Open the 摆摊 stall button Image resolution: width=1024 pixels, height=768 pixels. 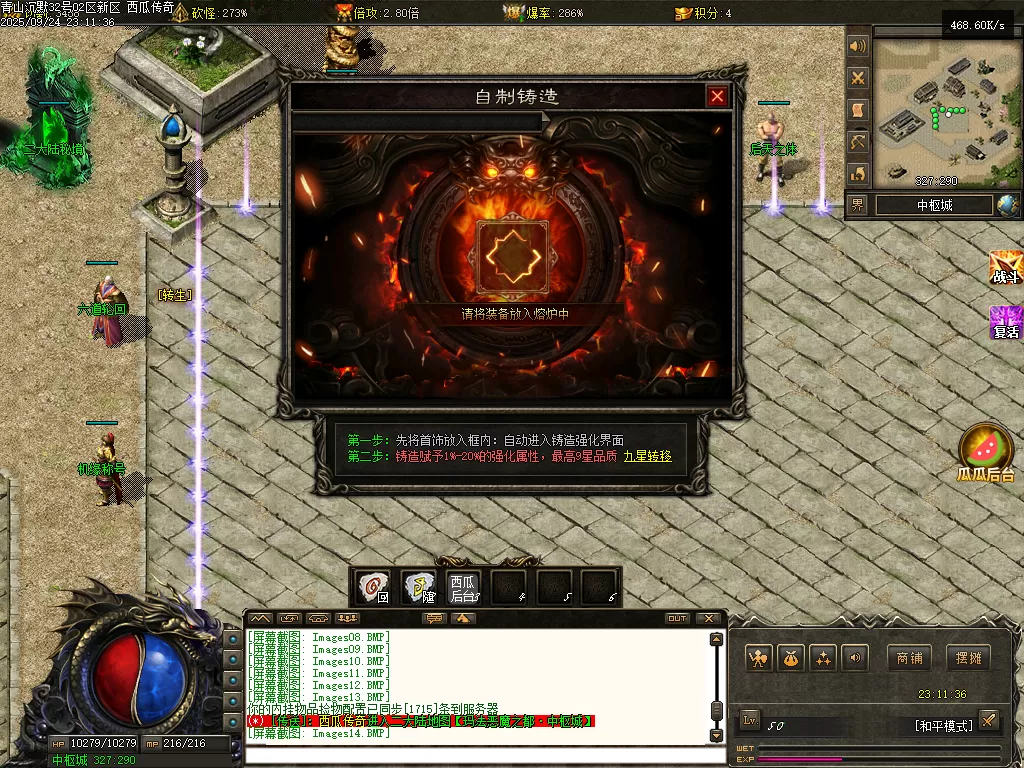tap(969, 658)
